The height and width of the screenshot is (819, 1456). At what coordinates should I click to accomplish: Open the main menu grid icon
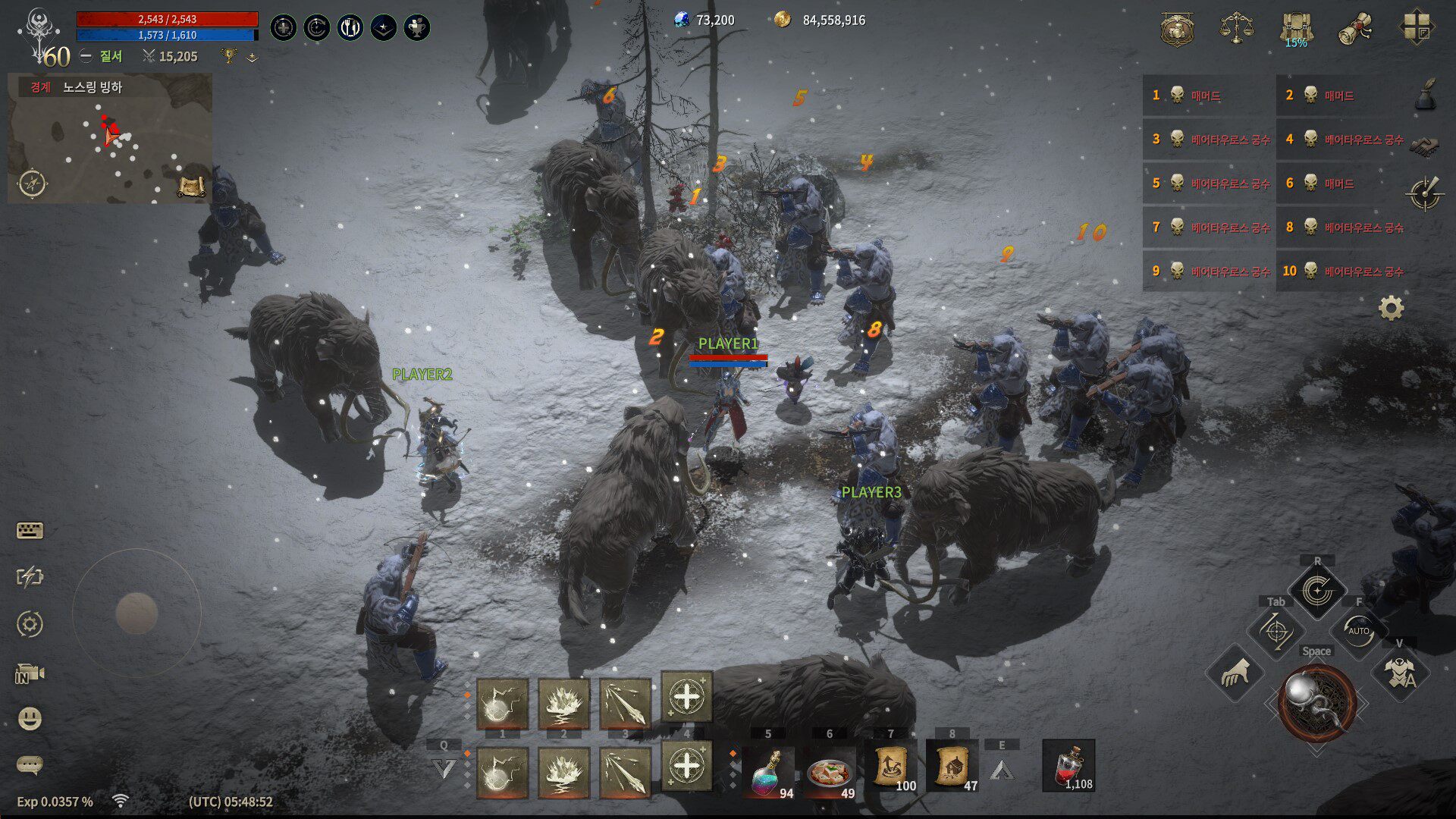1415,29
